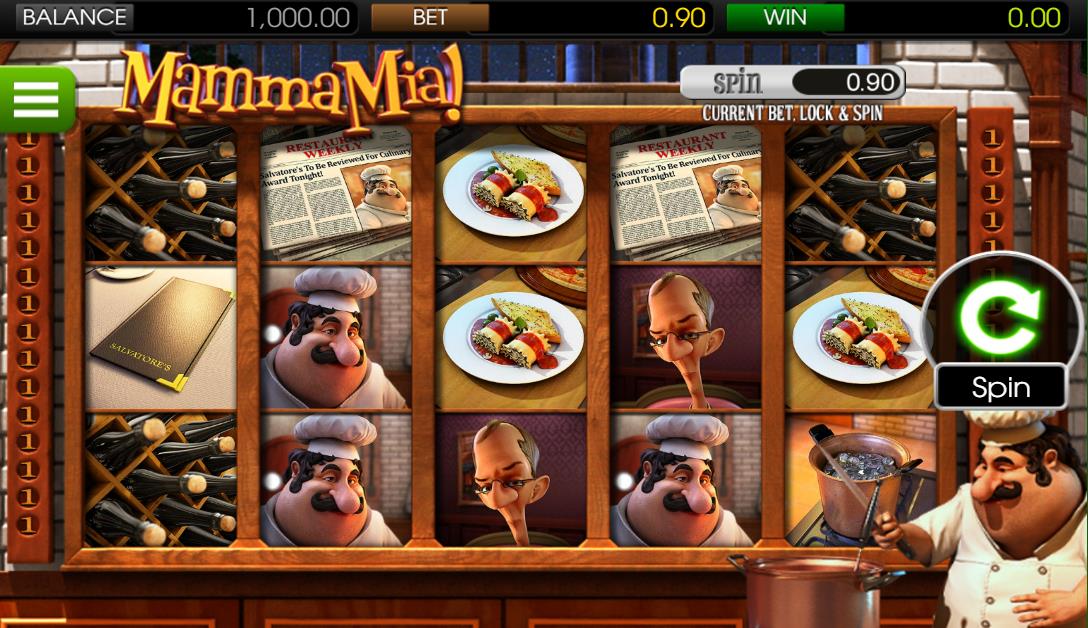This screenshot has width=1088, height=628.
Task: Spin the reels with the green arrow button
Action: click(1000, 319)
